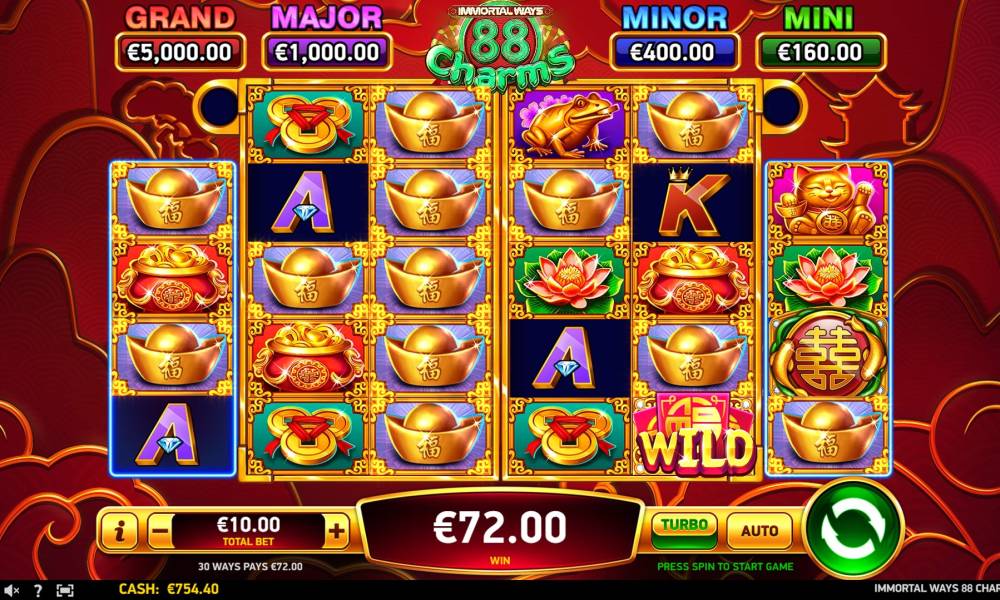This screenshot has width=1000, height=600.
Task: Switch to fullscreen mode
Action: pos(65,590)
